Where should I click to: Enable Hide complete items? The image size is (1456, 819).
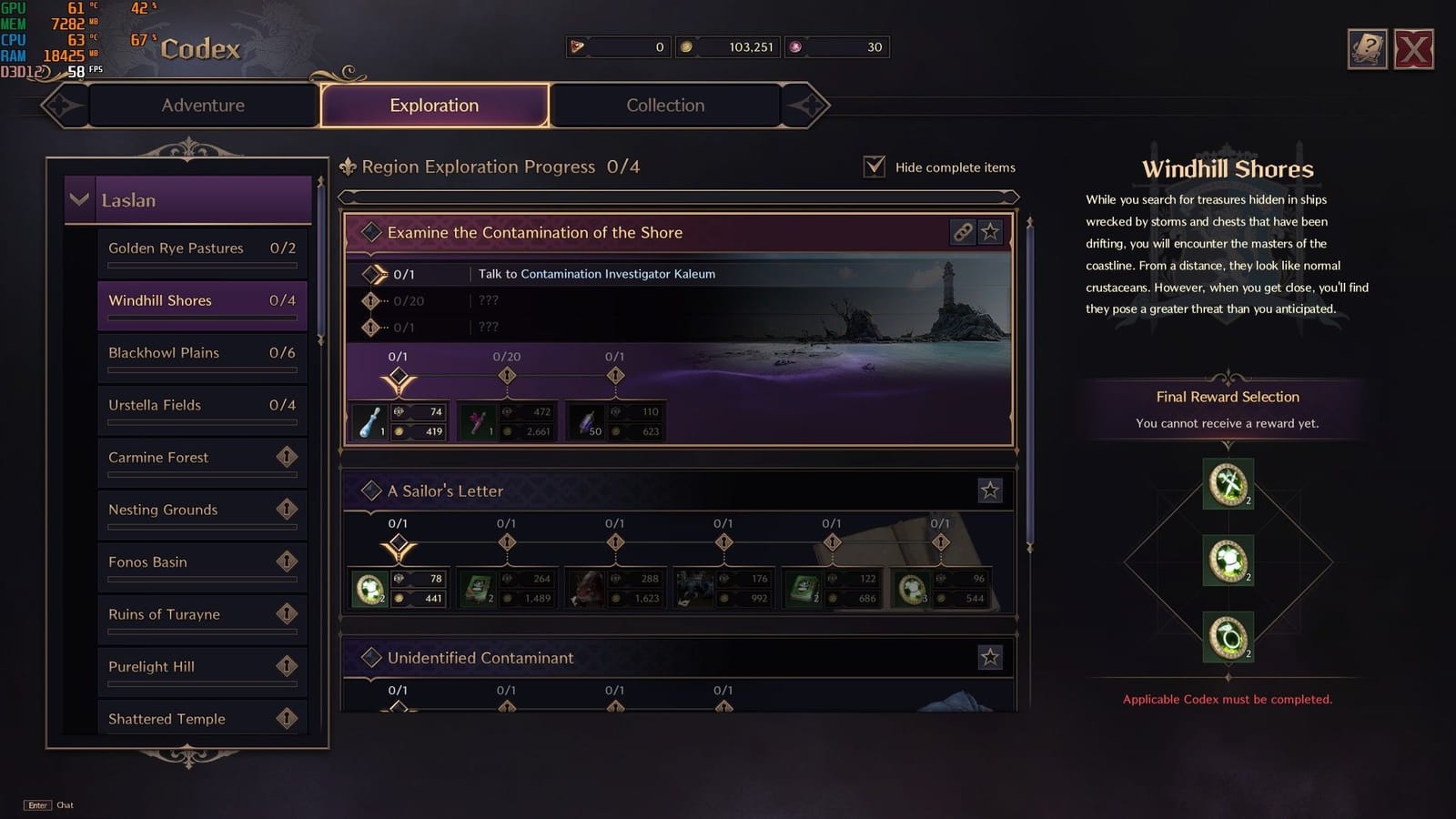875,167
